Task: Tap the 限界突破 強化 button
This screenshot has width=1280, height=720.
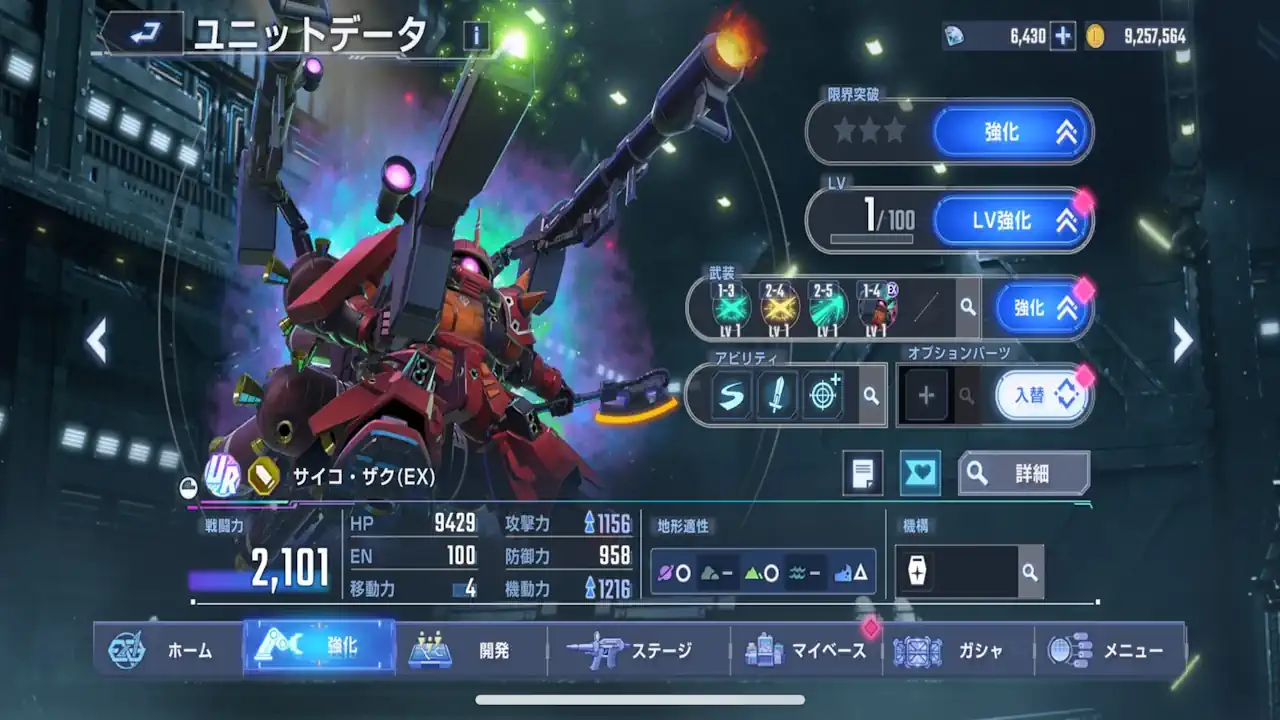Action: 1012,131
